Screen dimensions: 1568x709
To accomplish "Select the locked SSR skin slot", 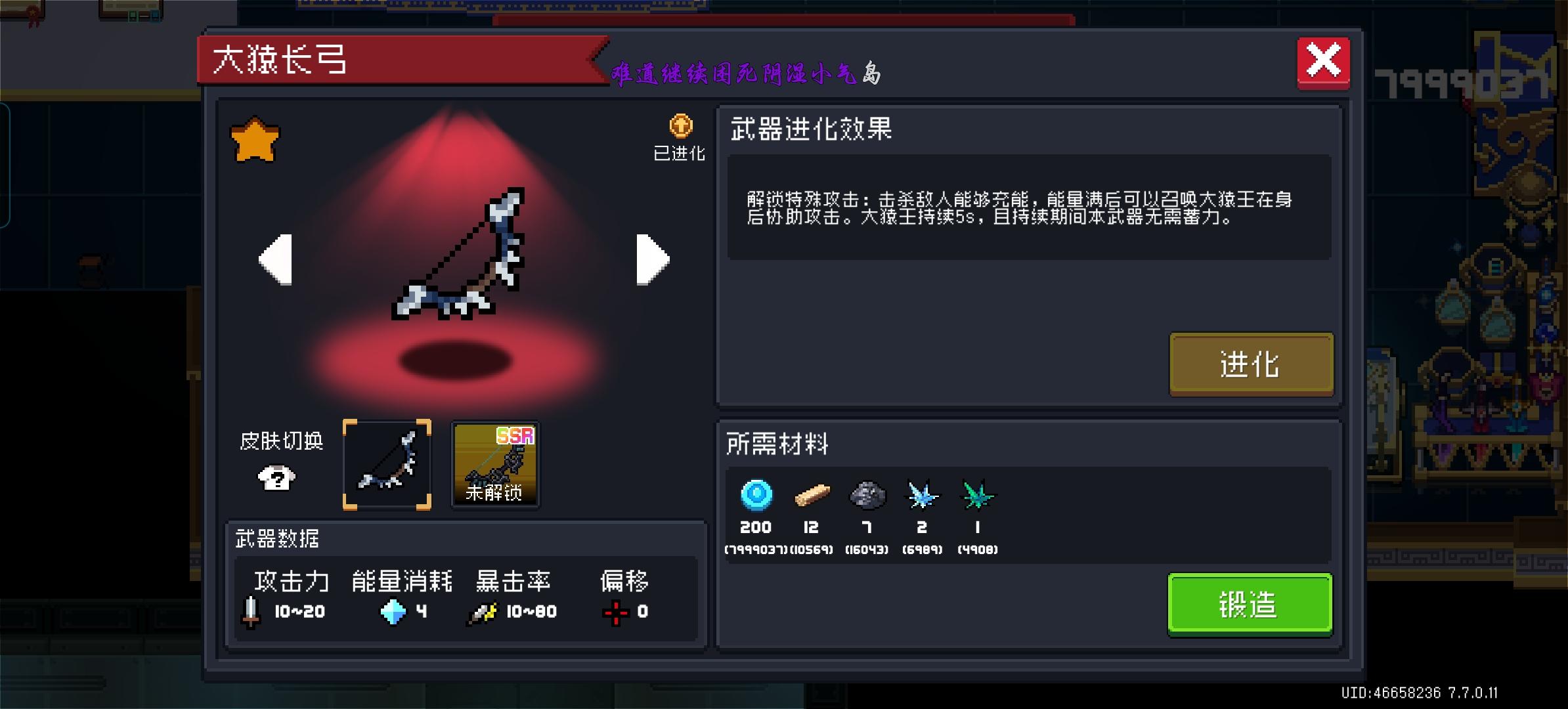I will click(x=496, y=465).
